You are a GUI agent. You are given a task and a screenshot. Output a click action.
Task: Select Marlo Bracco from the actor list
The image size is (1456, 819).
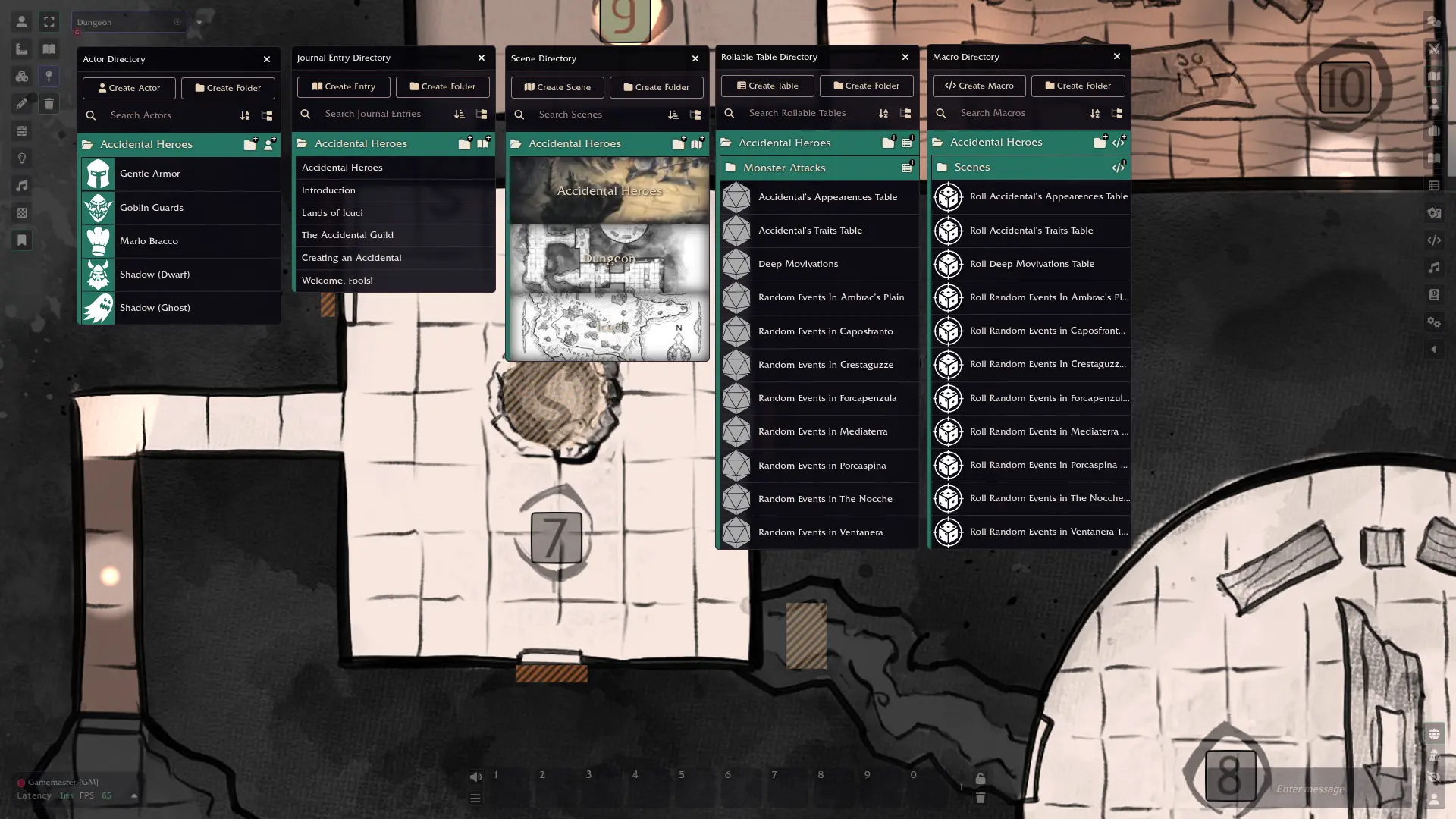[149, 241]
